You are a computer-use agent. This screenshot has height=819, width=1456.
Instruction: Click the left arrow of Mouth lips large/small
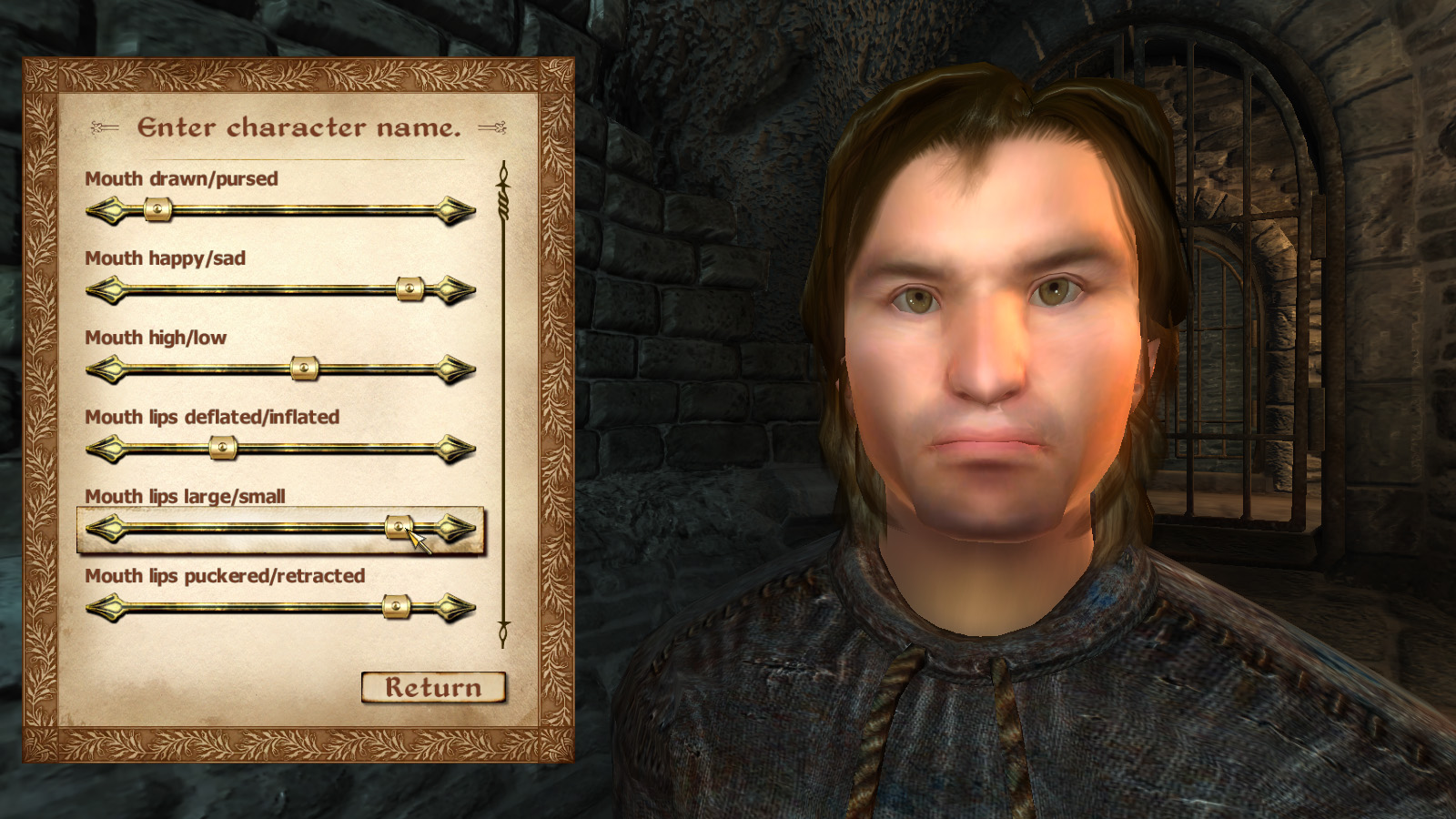click(x=106, y=526)
